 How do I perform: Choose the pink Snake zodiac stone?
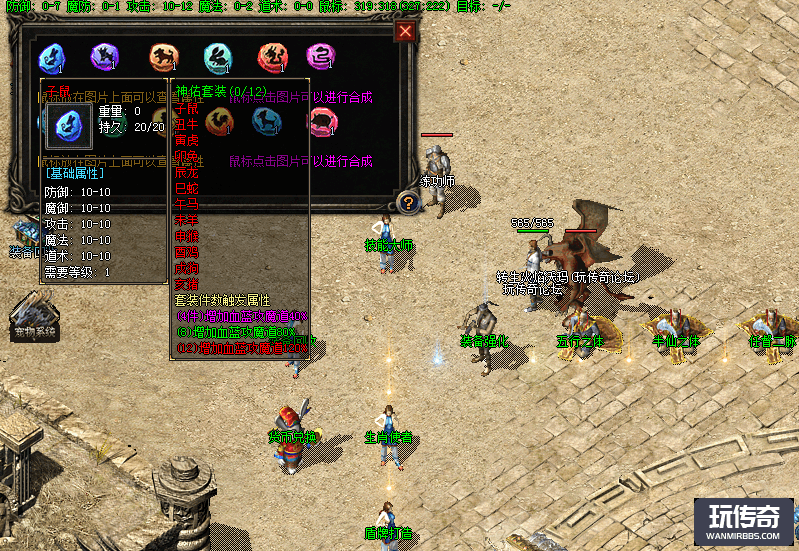click(322, 57)
